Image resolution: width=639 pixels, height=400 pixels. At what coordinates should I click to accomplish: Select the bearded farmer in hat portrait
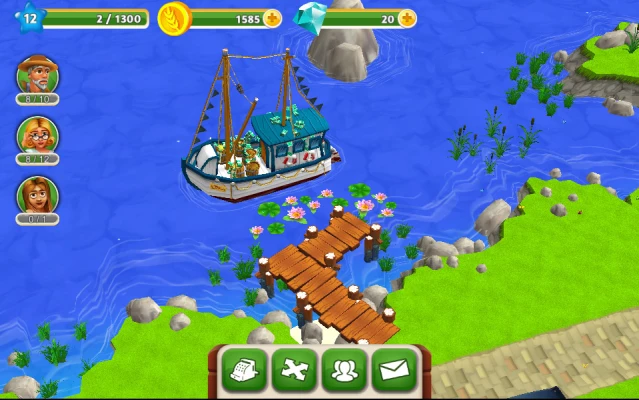click(x=37, y=76)
